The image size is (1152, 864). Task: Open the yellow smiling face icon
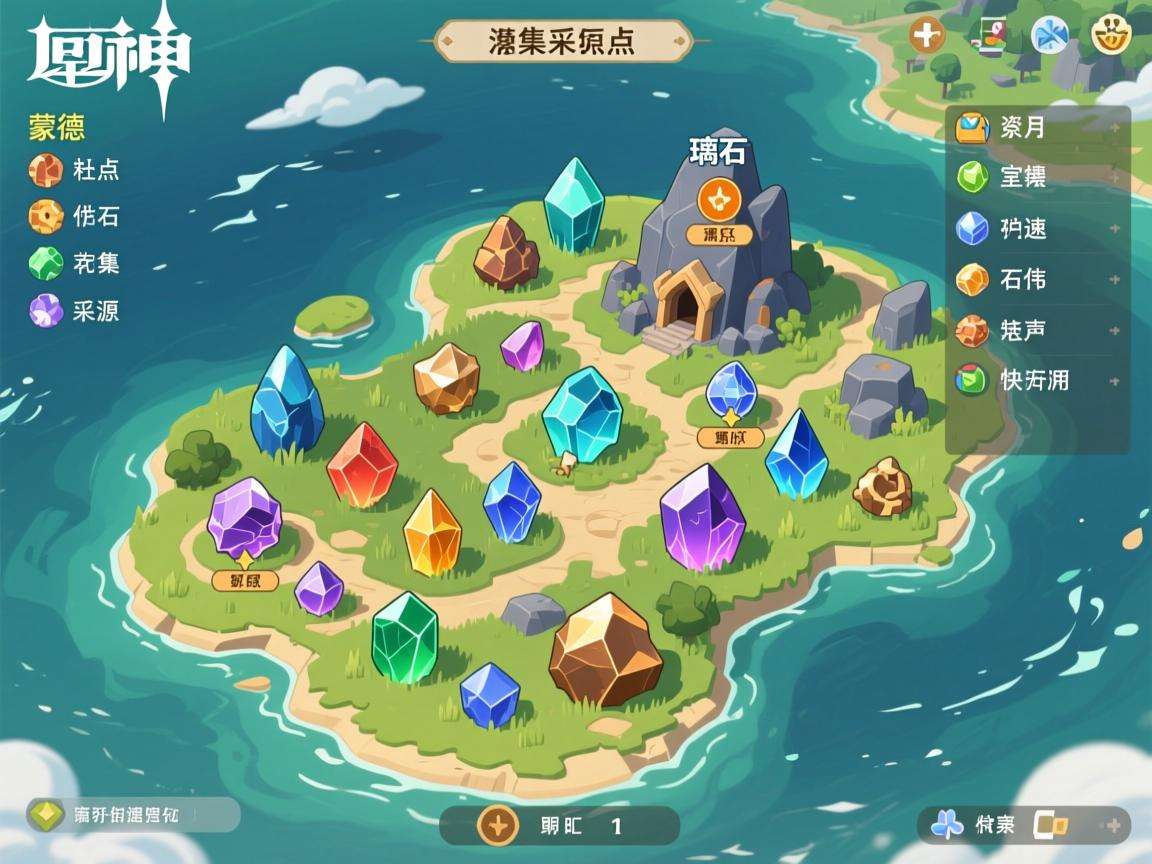coord(1109,36)
